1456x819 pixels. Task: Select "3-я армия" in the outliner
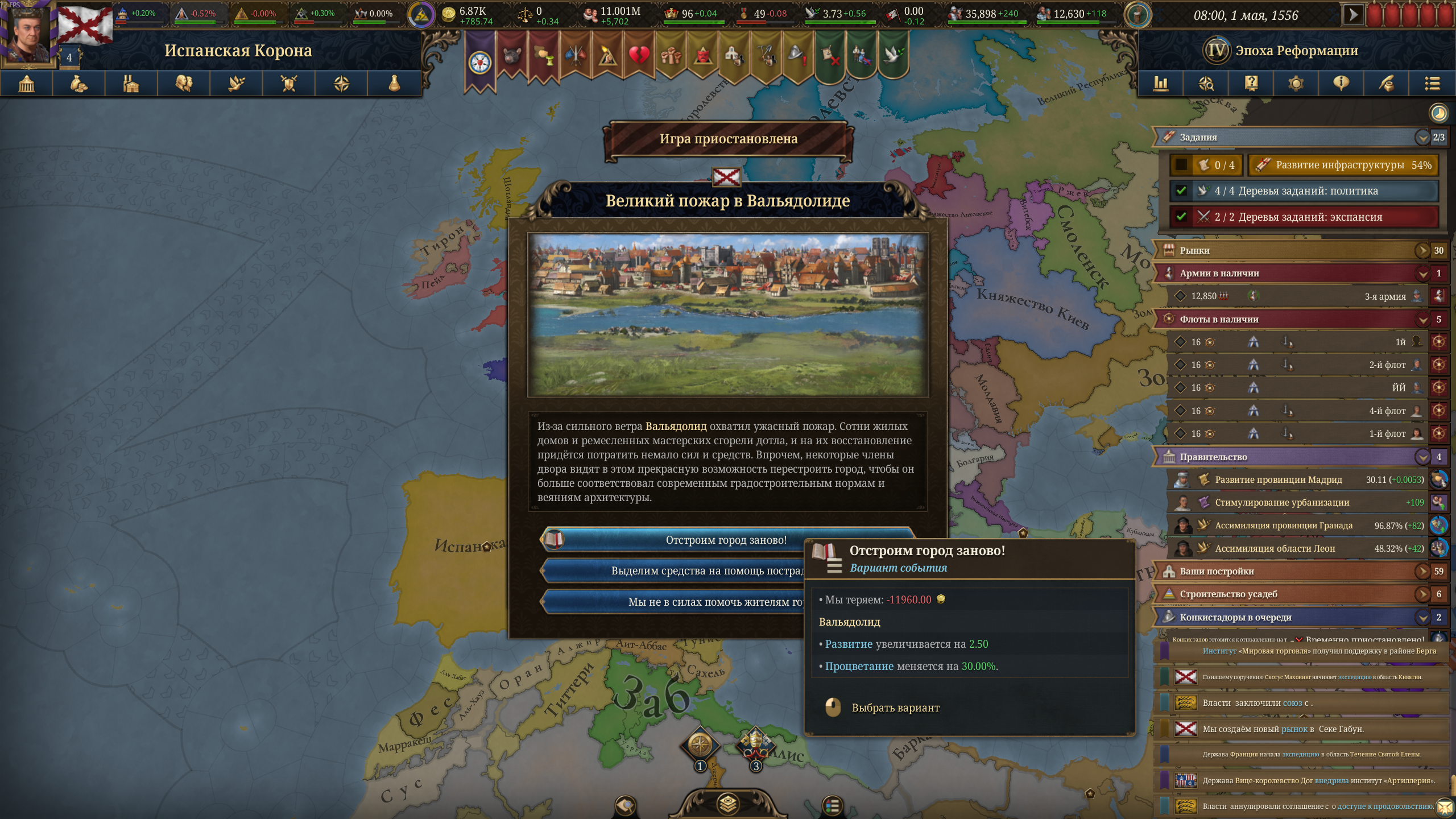1384,296
